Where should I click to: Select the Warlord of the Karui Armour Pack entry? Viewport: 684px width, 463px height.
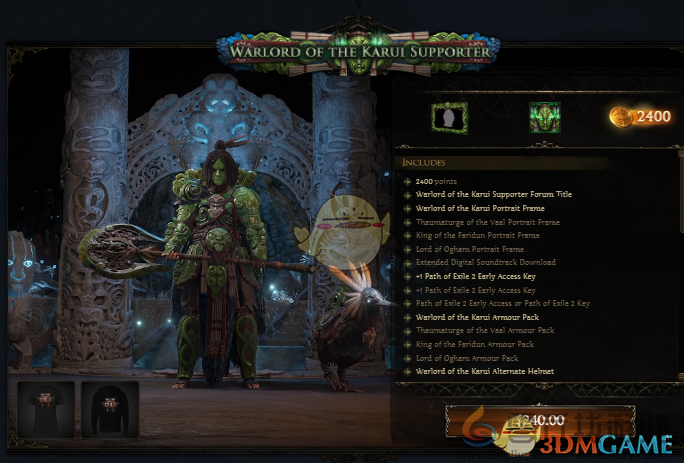pos(465,317)
